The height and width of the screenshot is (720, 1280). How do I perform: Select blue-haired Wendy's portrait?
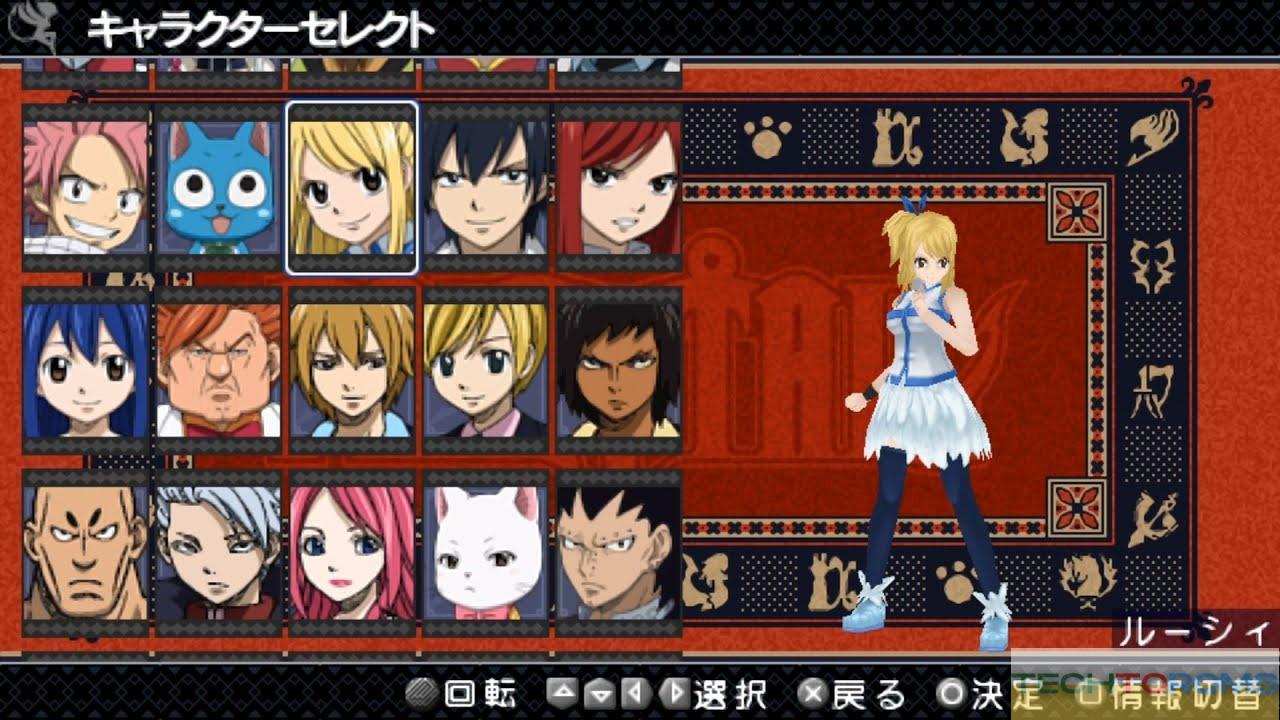pyautogui.click(x=85, y=371)
